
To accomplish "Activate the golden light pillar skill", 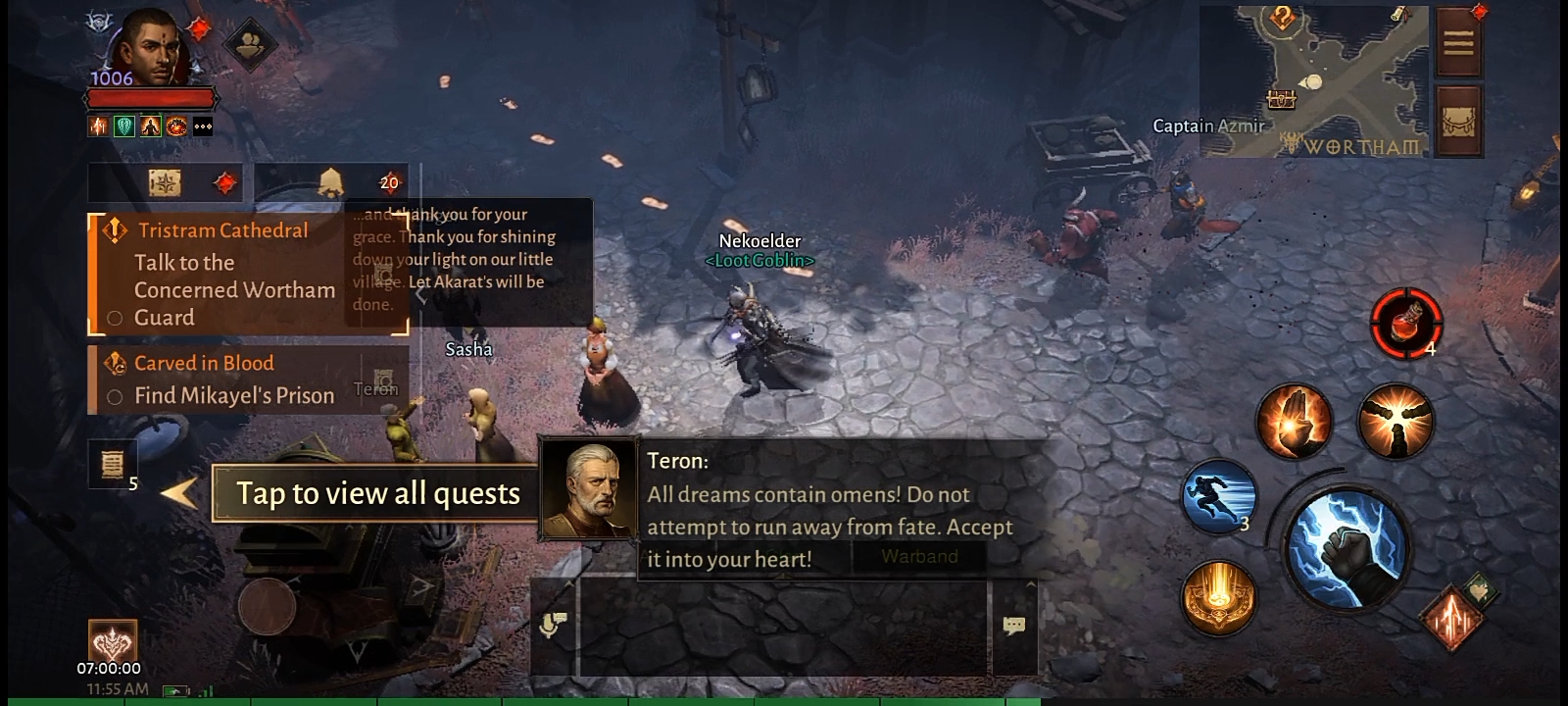I will (1219, 596).
